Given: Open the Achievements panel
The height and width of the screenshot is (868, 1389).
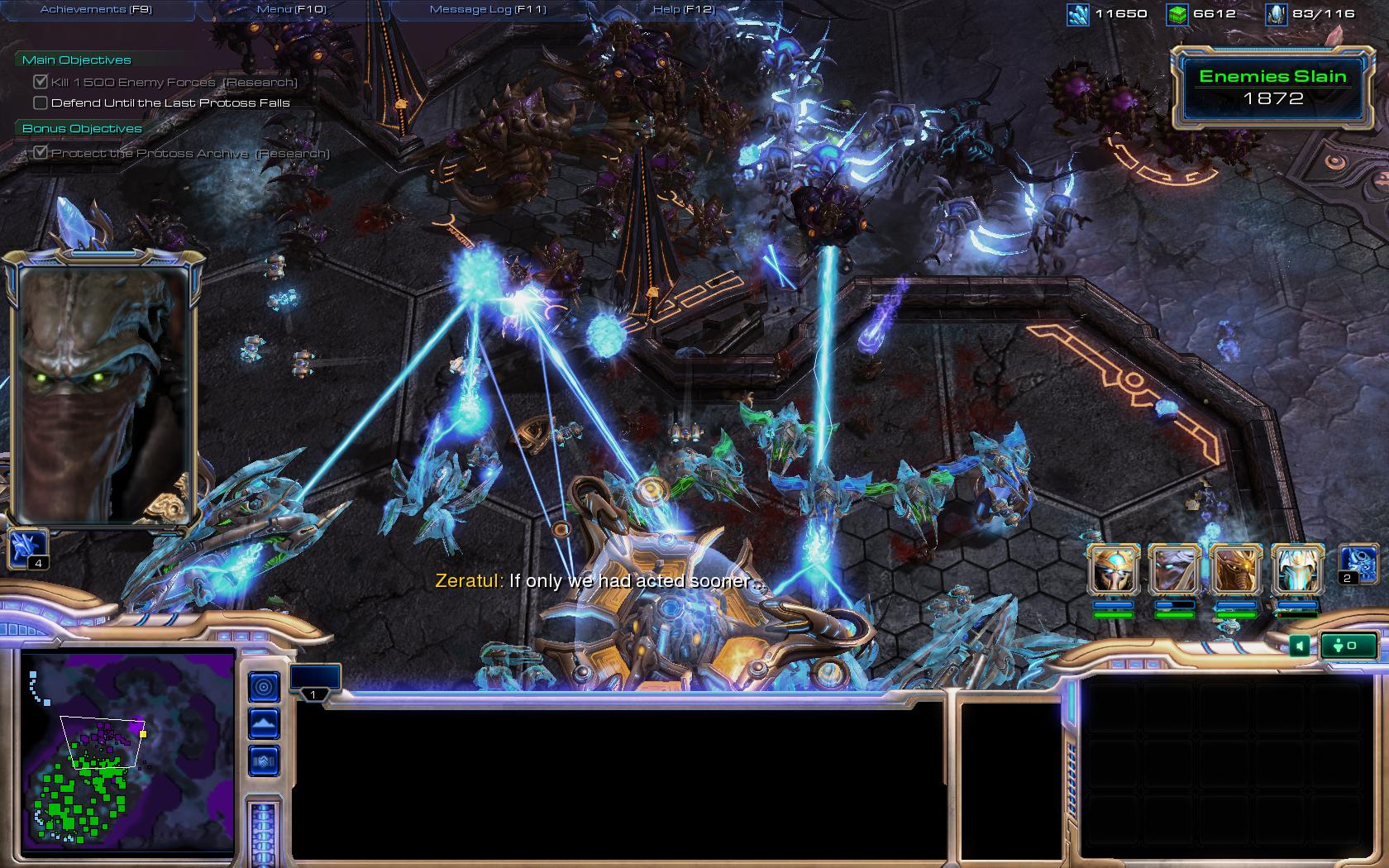Looking at the screenshot, I should tap(96, 9).
